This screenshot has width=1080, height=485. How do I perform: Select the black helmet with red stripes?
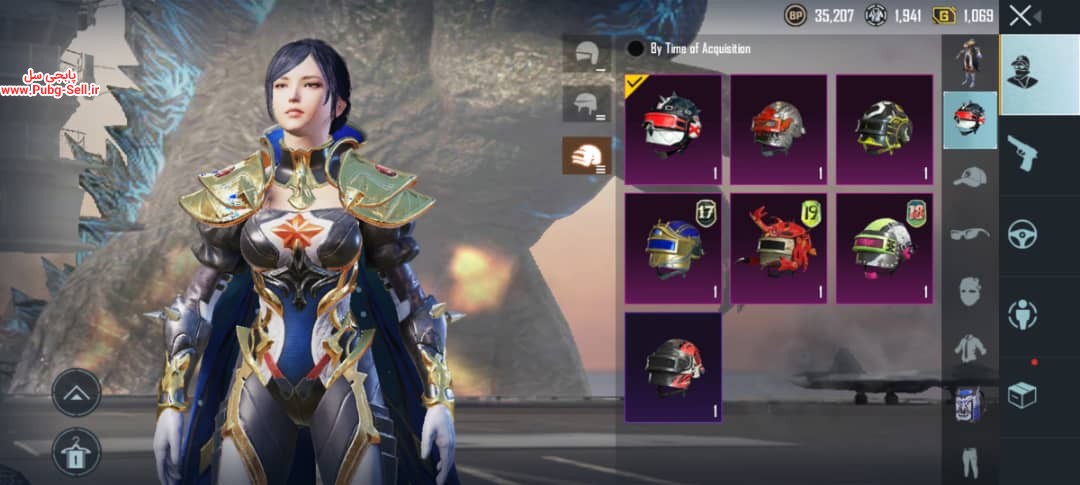click(673, 367)
